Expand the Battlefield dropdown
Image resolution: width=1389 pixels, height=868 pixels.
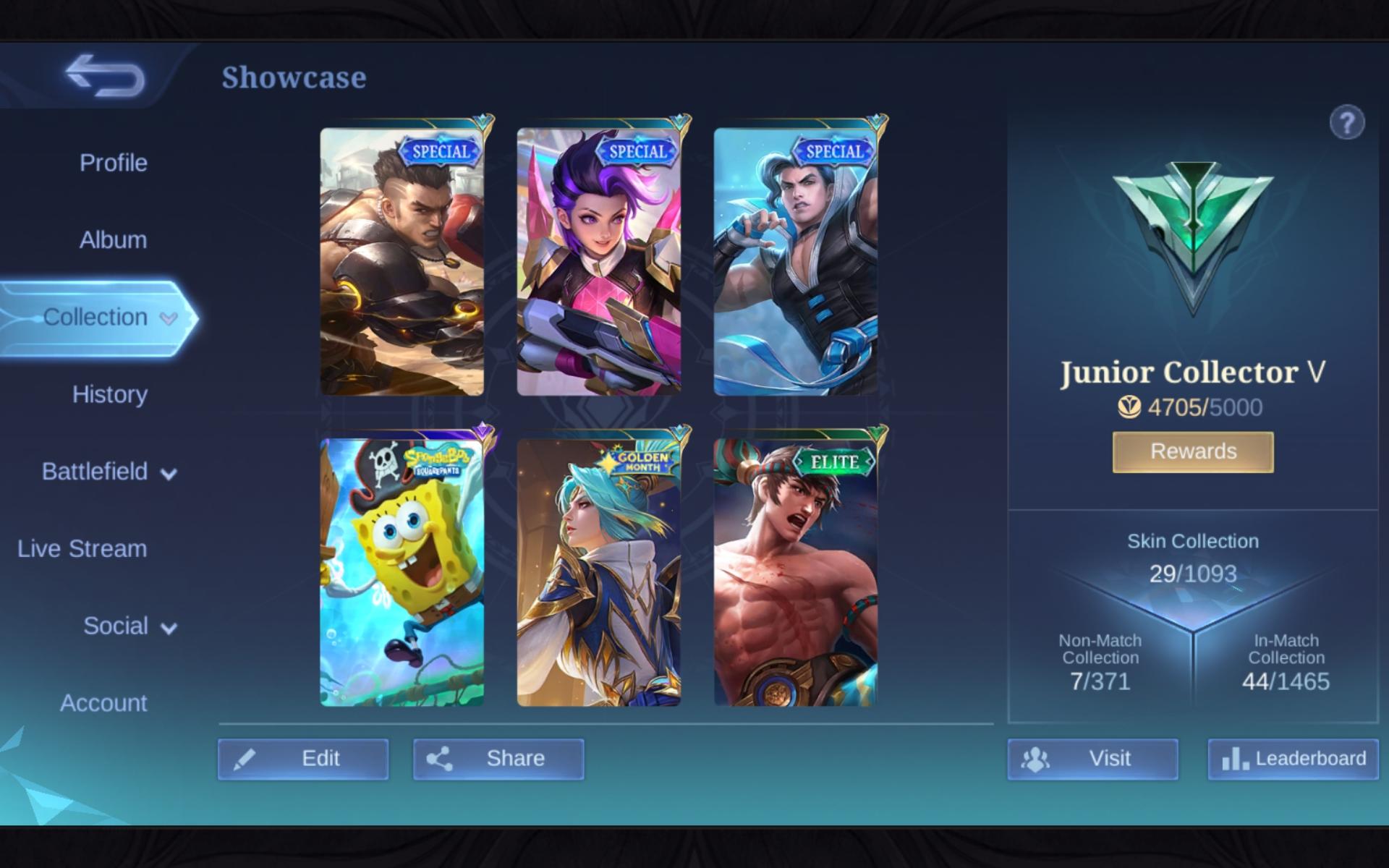tap(171, 473)
